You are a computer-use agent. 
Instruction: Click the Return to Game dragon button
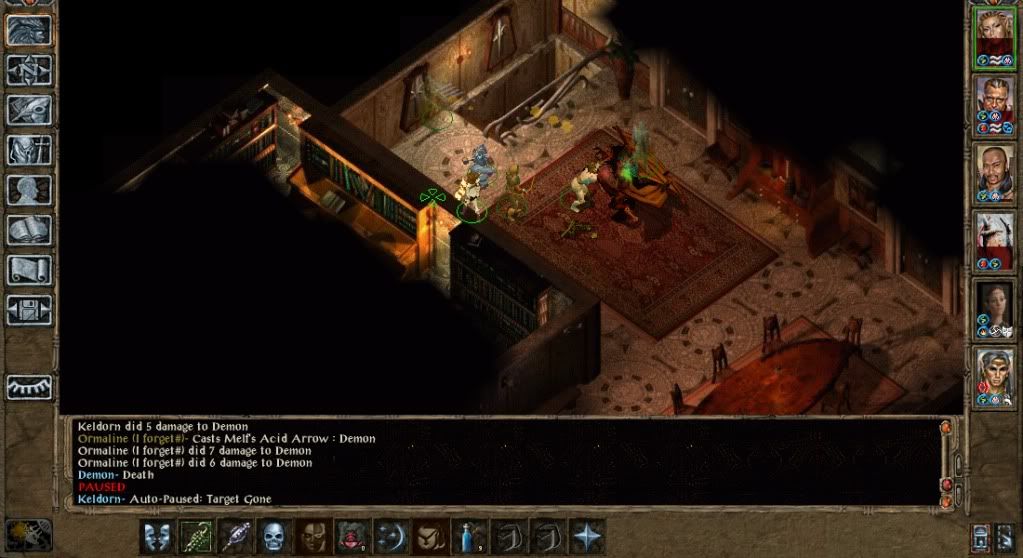point(29,29)
